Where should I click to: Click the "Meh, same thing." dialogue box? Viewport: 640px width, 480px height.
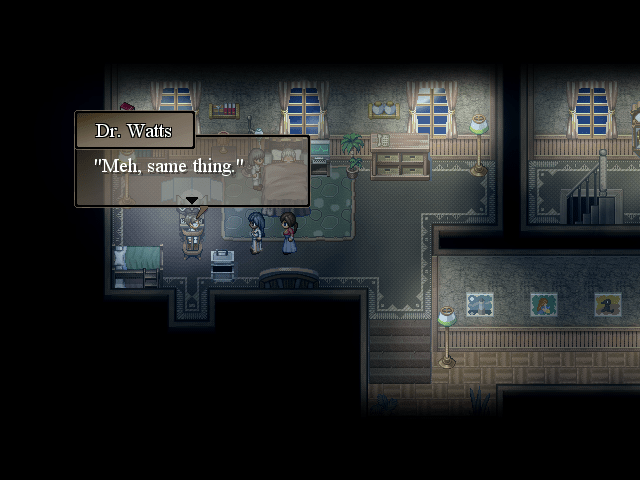point(191,170)
